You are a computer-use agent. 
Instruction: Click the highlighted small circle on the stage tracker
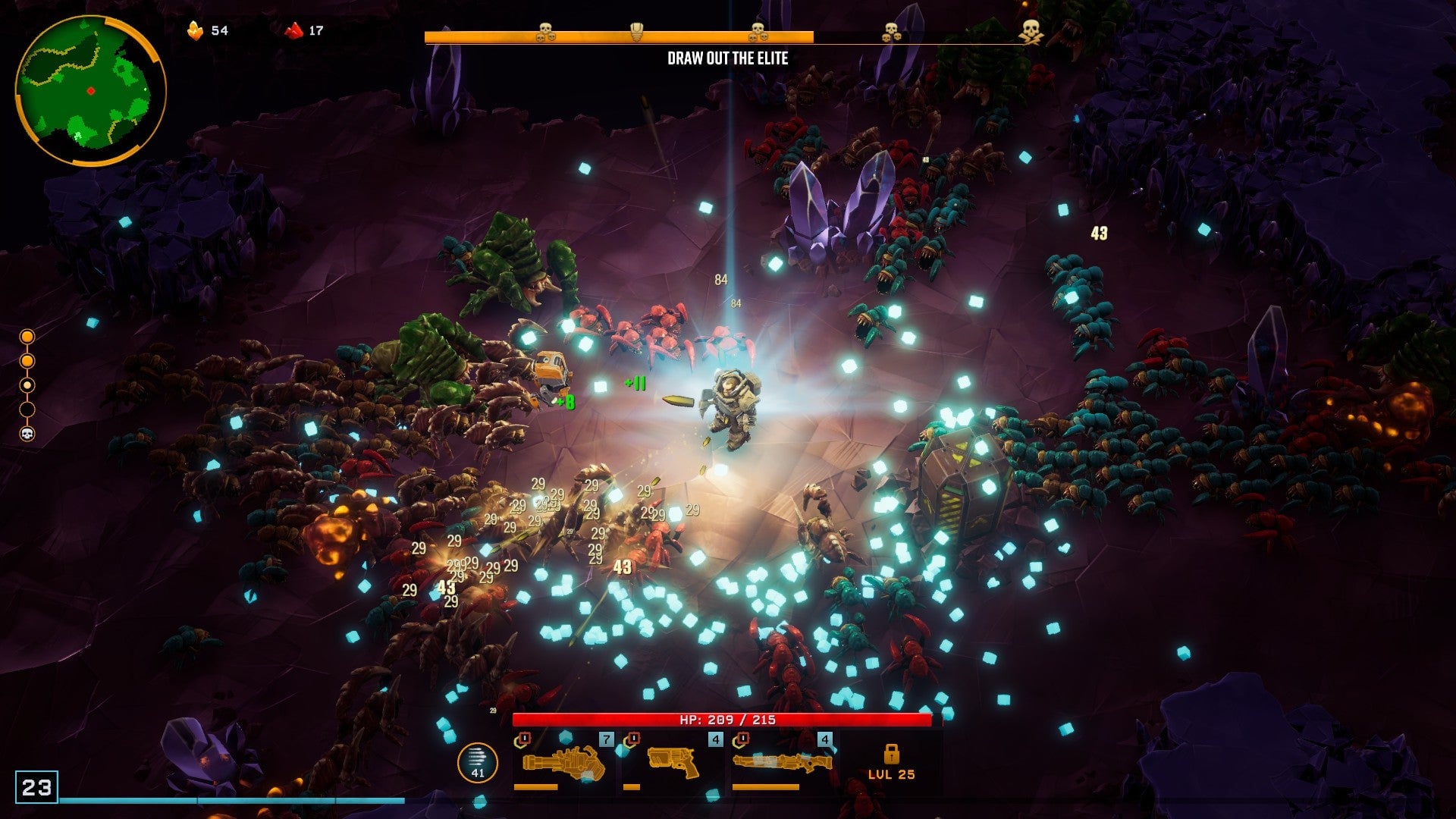pos(27,384)
